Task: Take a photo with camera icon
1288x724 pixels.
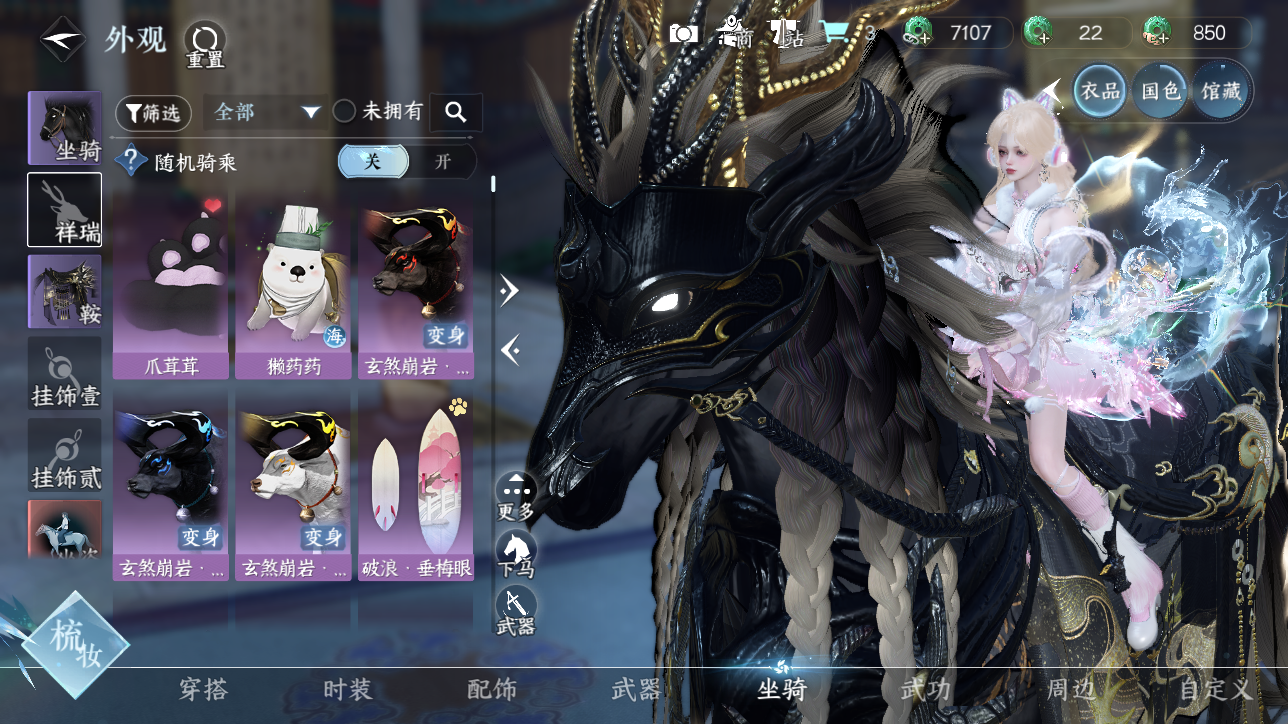Action: tap(684, 33)
